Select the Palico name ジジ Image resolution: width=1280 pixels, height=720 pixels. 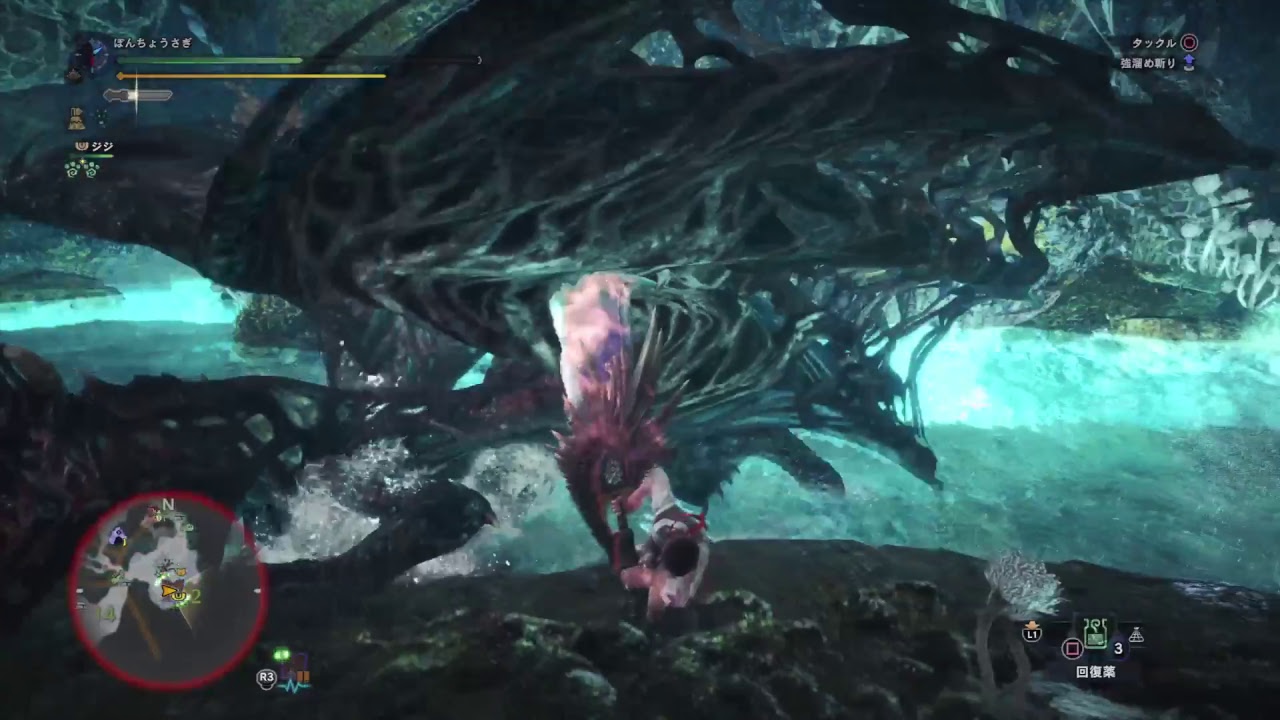(102, 147)
